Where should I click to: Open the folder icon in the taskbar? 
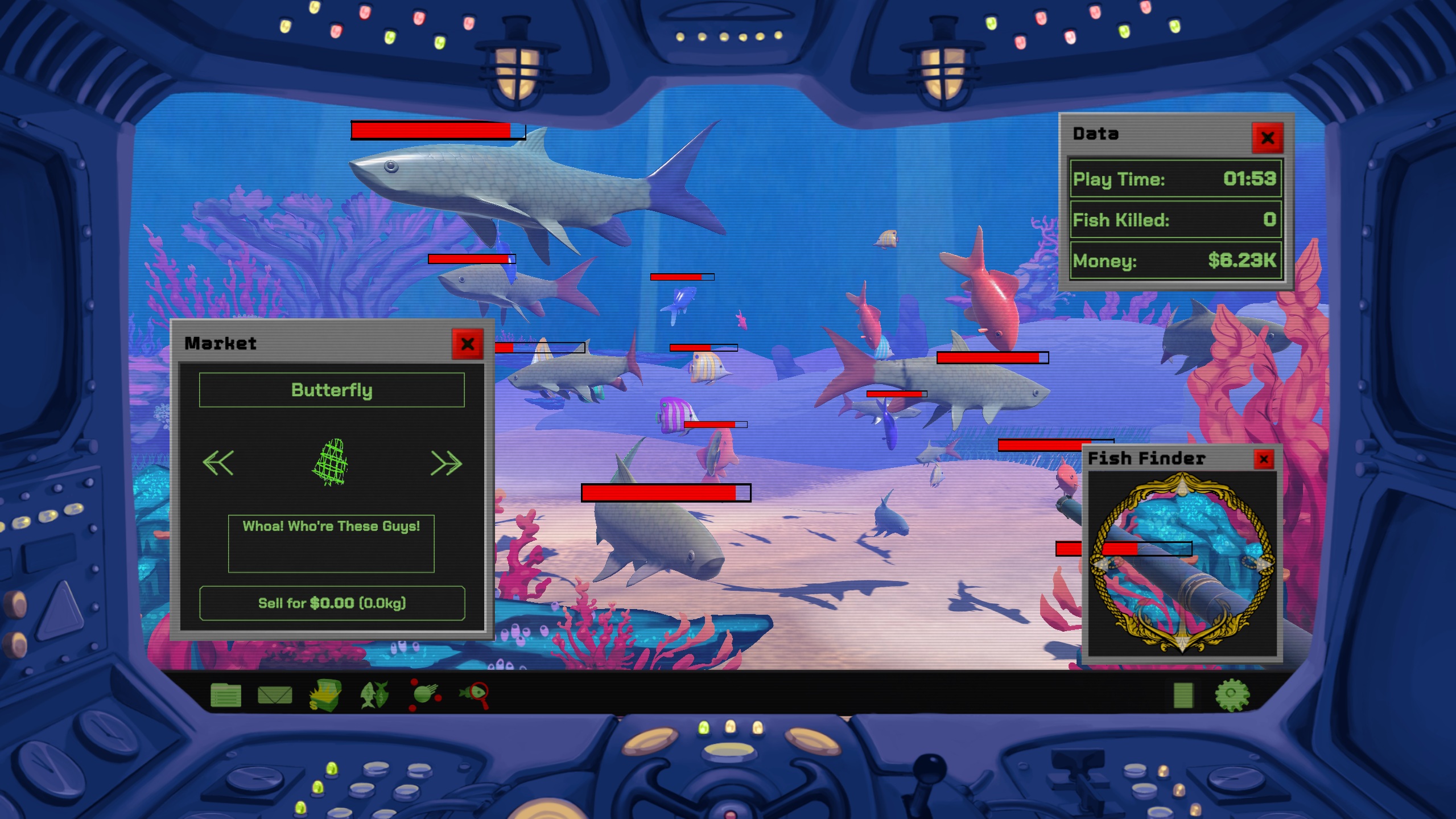tap(226, 695)
